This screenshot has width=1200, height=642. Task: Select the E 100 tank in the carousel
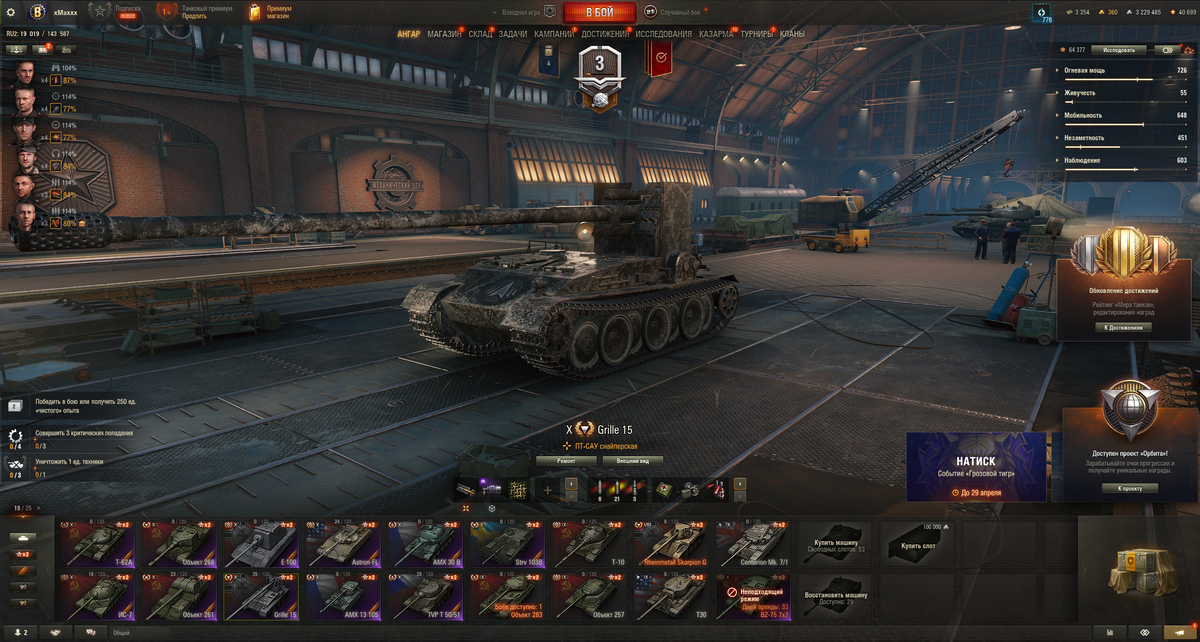(x=260, y=543)
